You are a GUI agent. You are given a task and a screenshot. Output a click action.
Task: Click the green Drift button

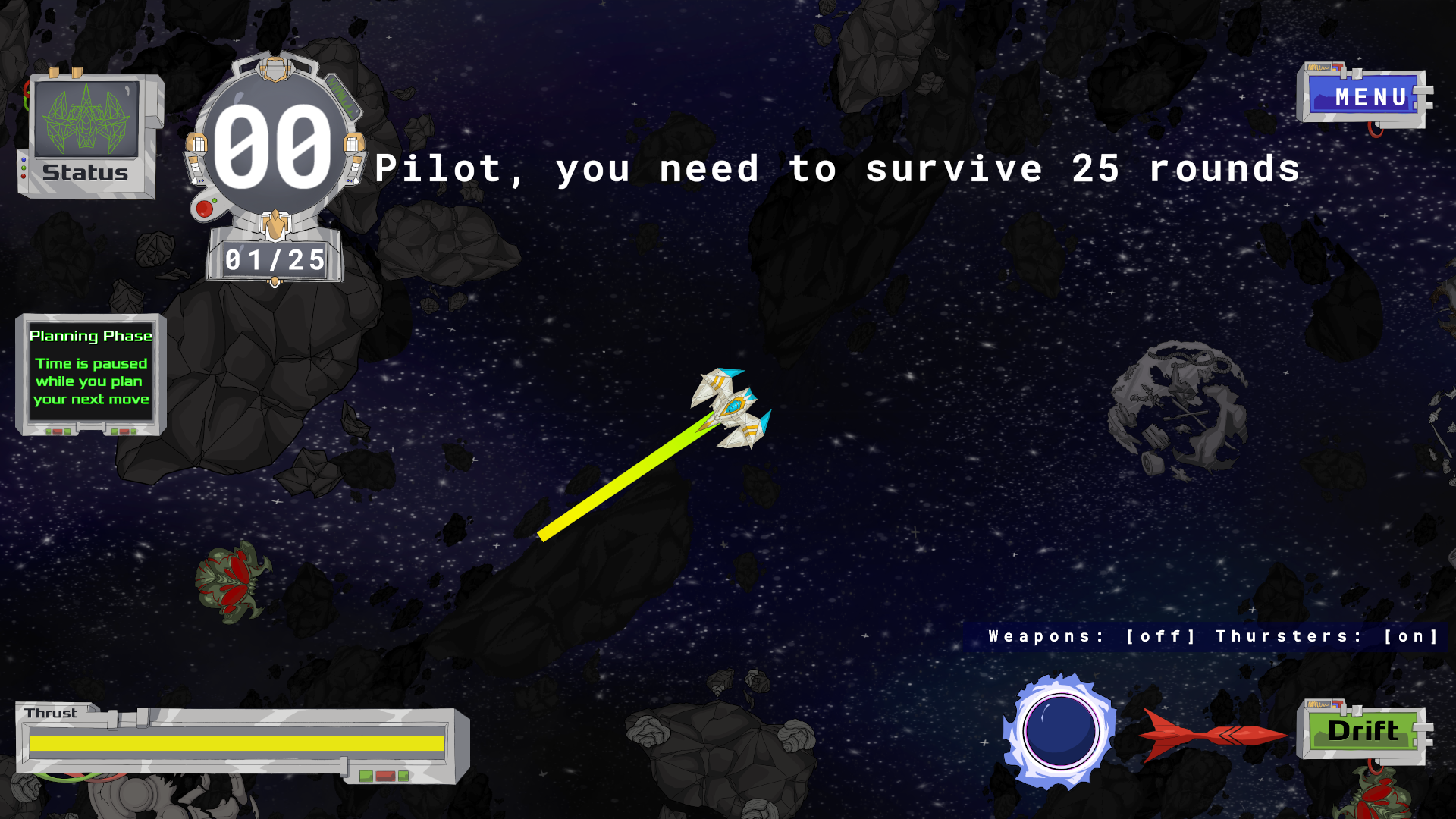pyautogui.click(x=1363, y=731)
